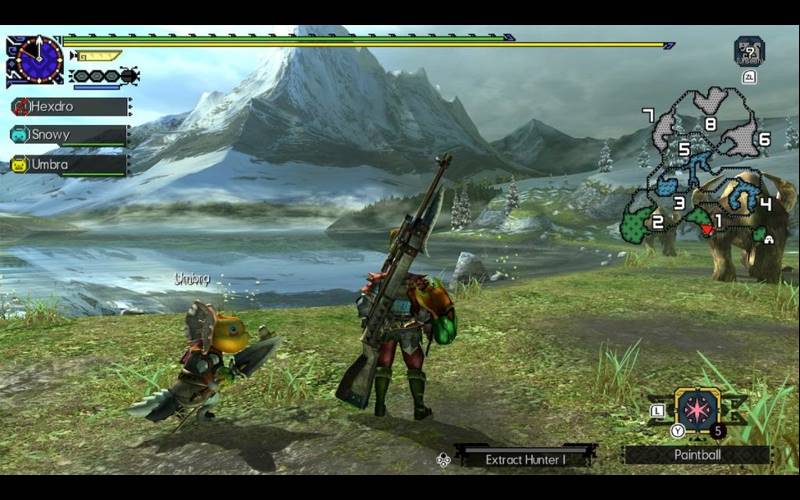Select zone 8 on the minimap
800x500 pixels.
(709, 124)
